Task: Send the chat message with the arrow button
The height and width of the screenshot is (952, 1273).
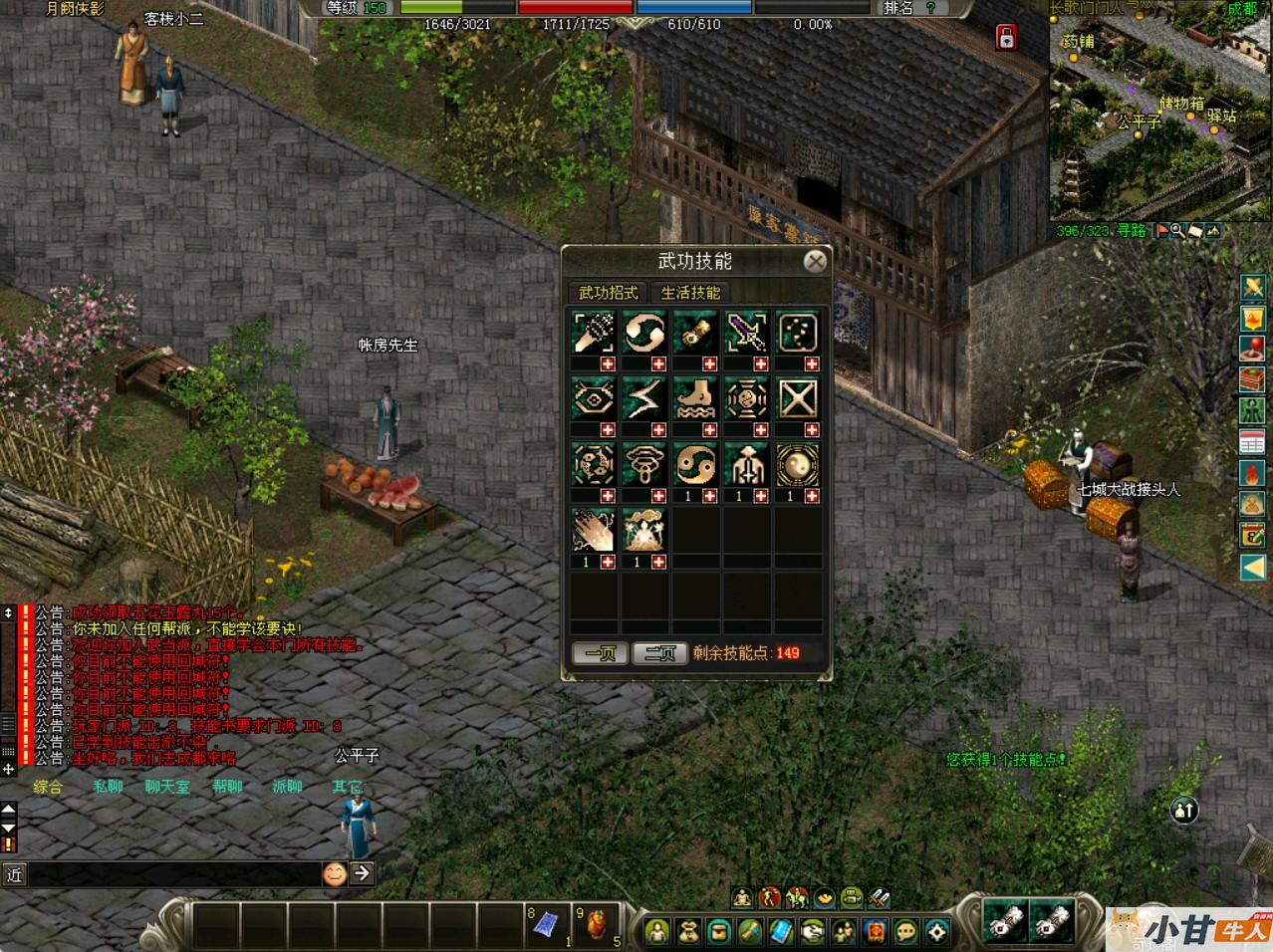Action: 362,873
